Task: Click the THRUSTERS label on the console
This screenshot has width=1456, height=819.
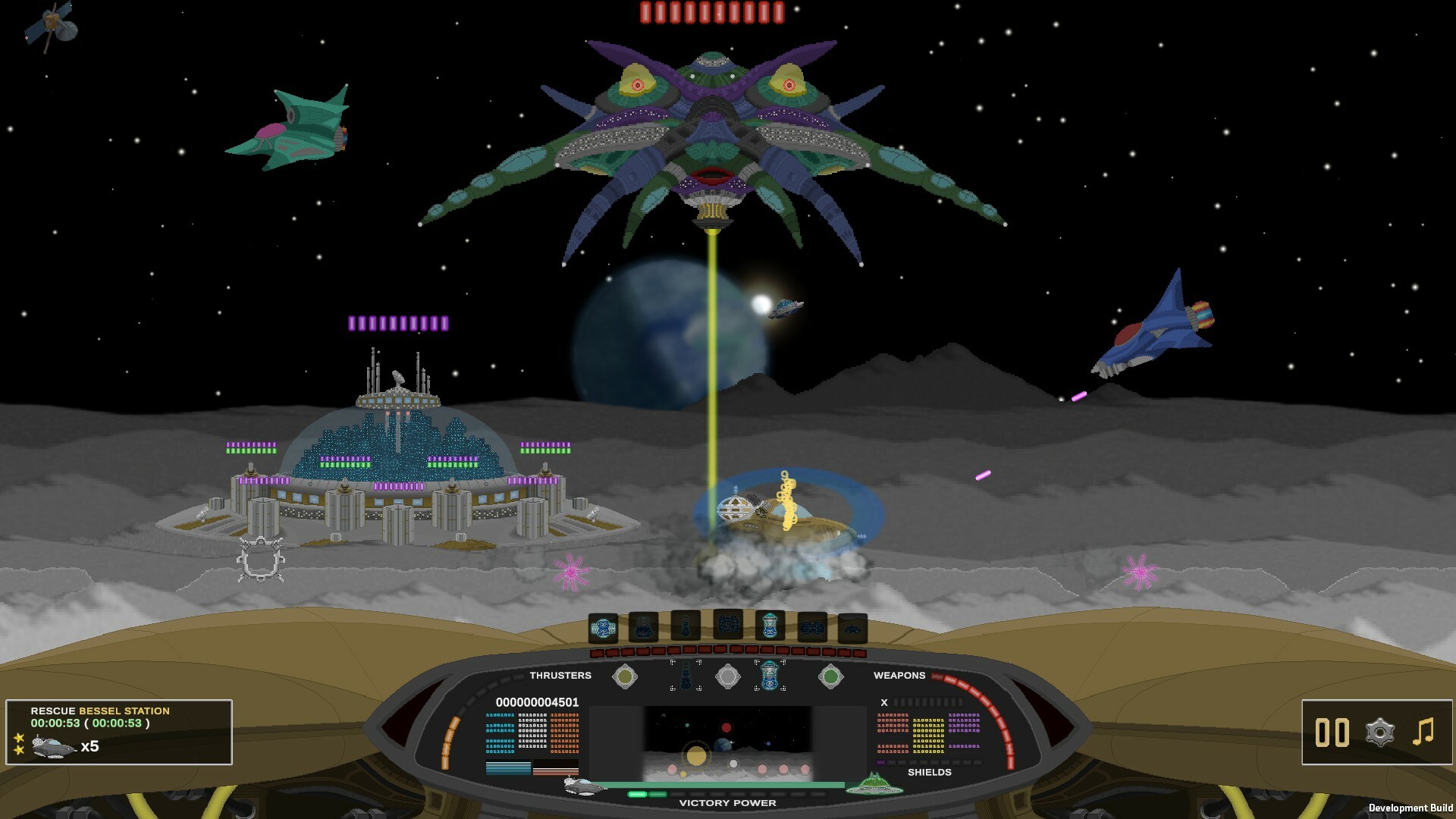Action: tap(561, 675)
